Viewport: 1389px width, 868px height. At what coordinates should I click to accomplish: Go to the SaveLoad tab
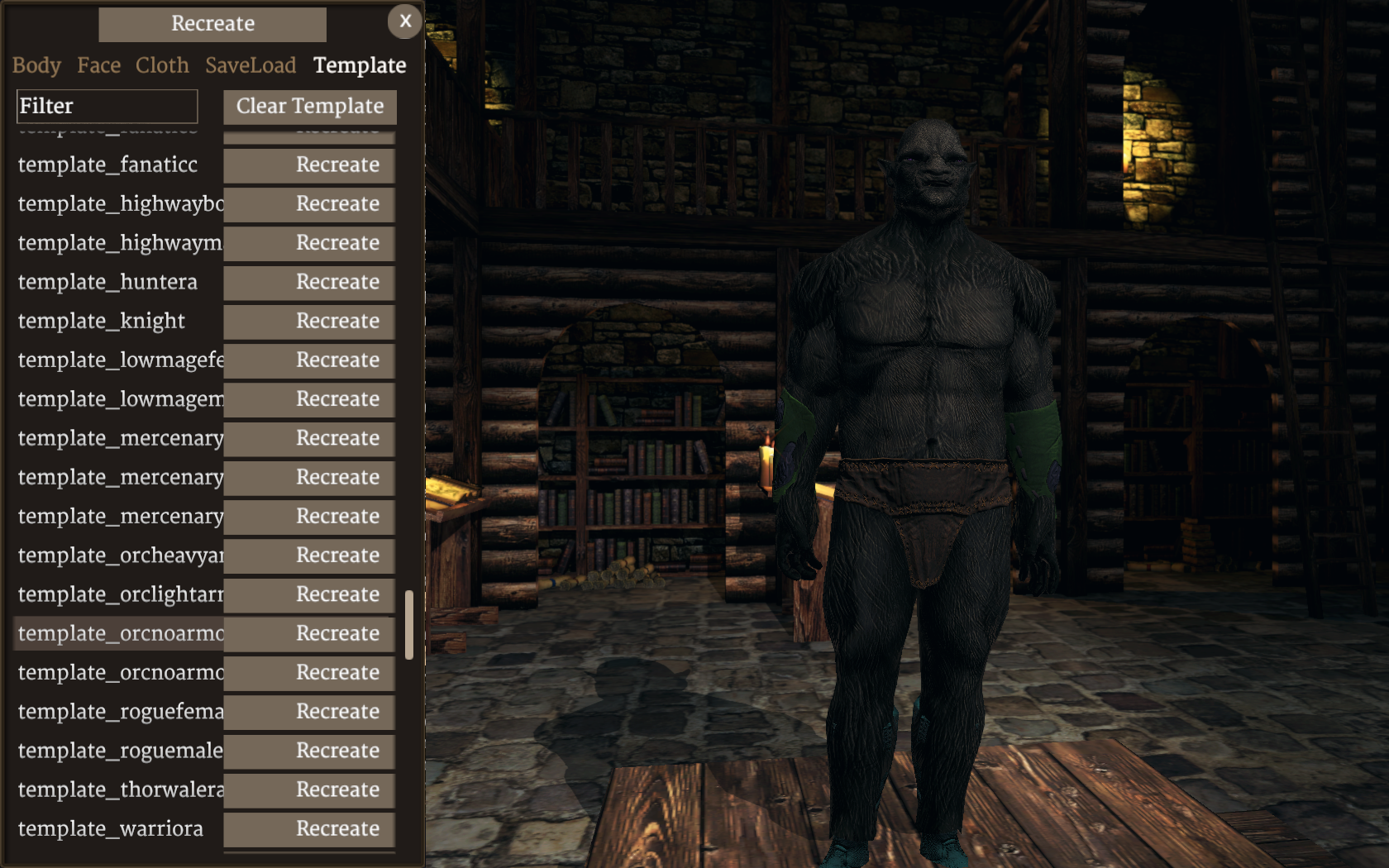[251, 65]
